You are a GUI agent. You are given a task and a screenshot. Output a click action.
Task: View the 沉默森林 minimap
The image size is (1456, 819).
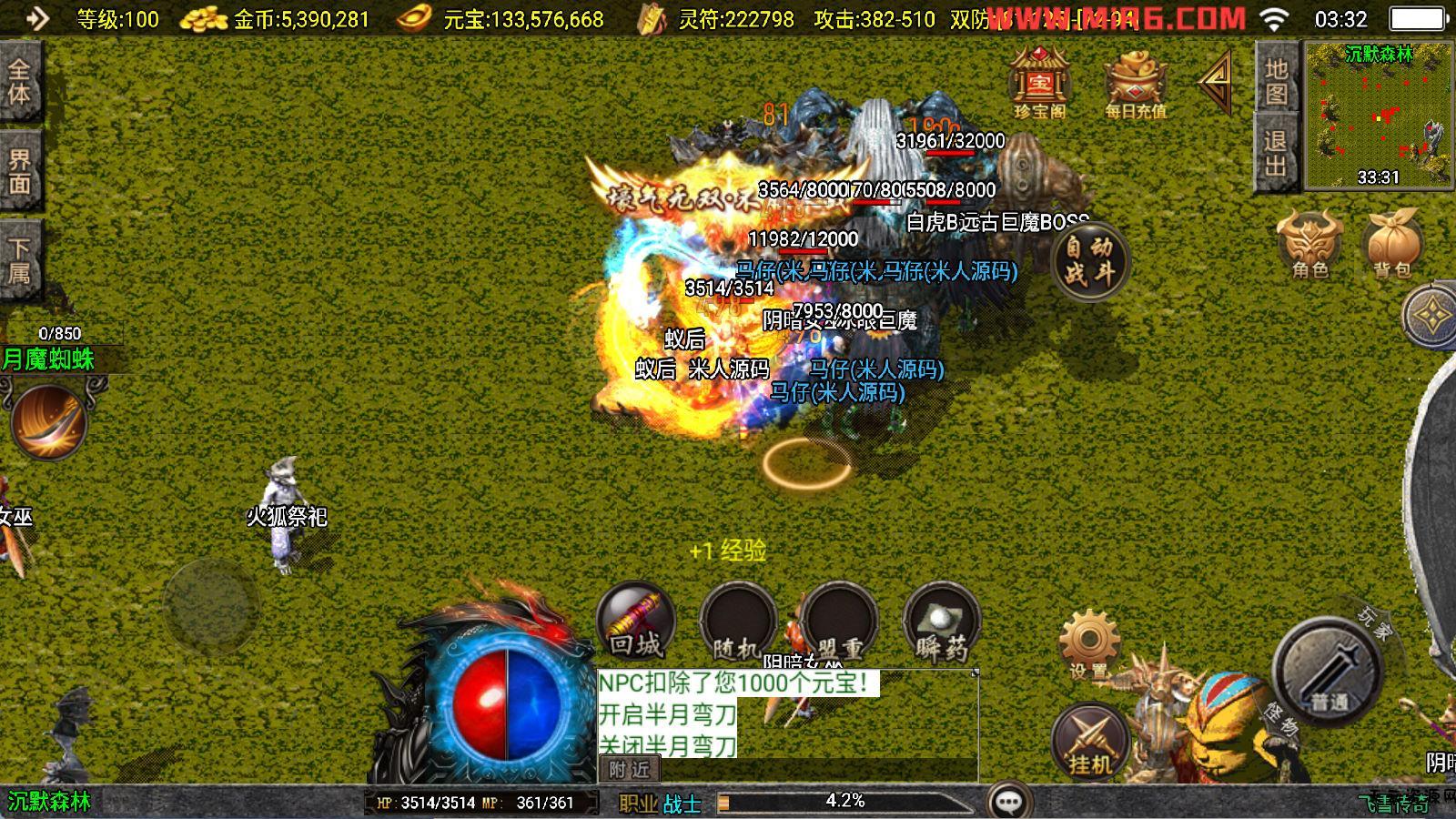[x=1379, y=115]
